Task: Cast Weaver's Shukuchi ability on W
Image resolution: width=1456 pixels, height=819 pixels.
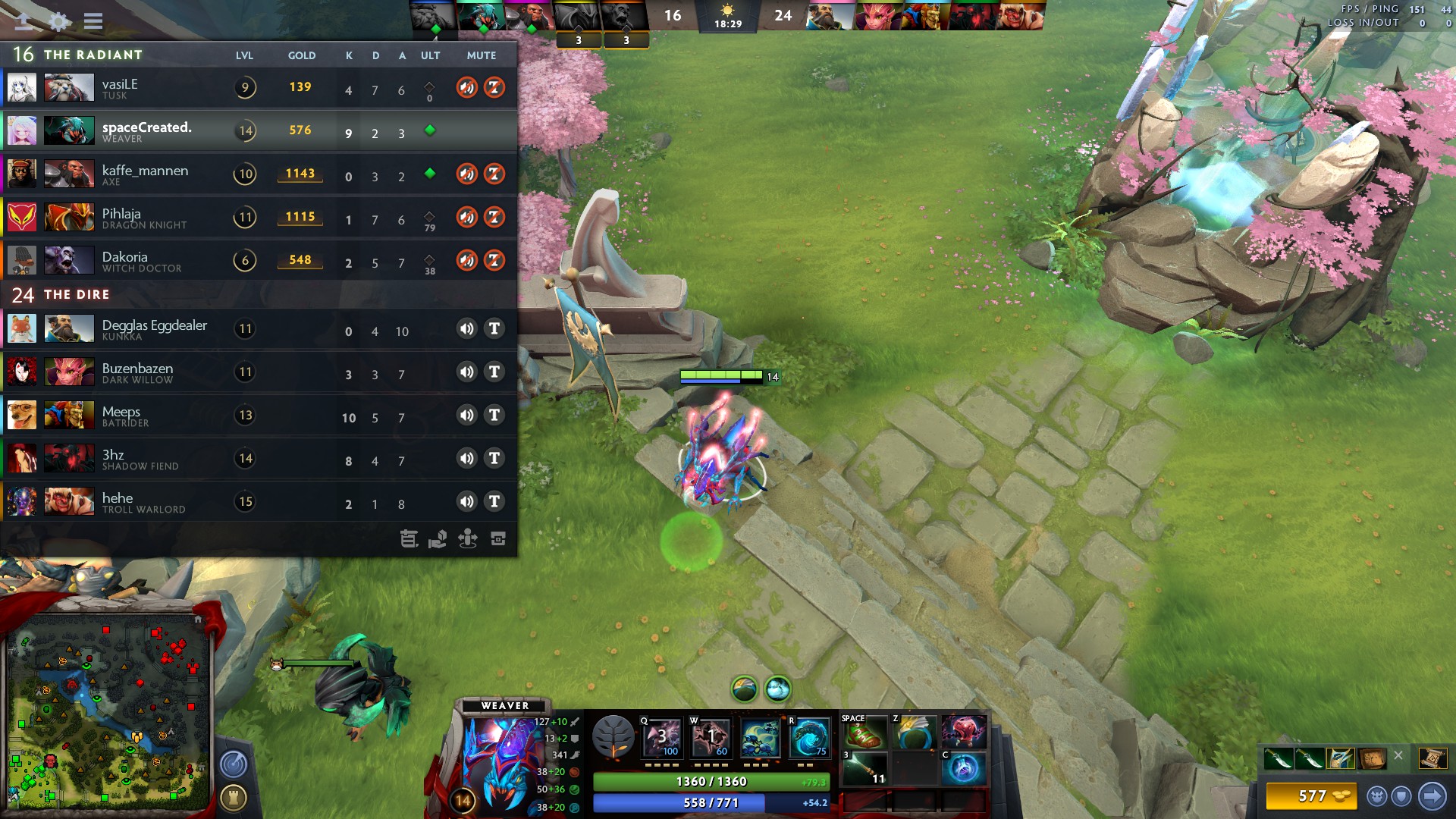Action: coord(711,737)
